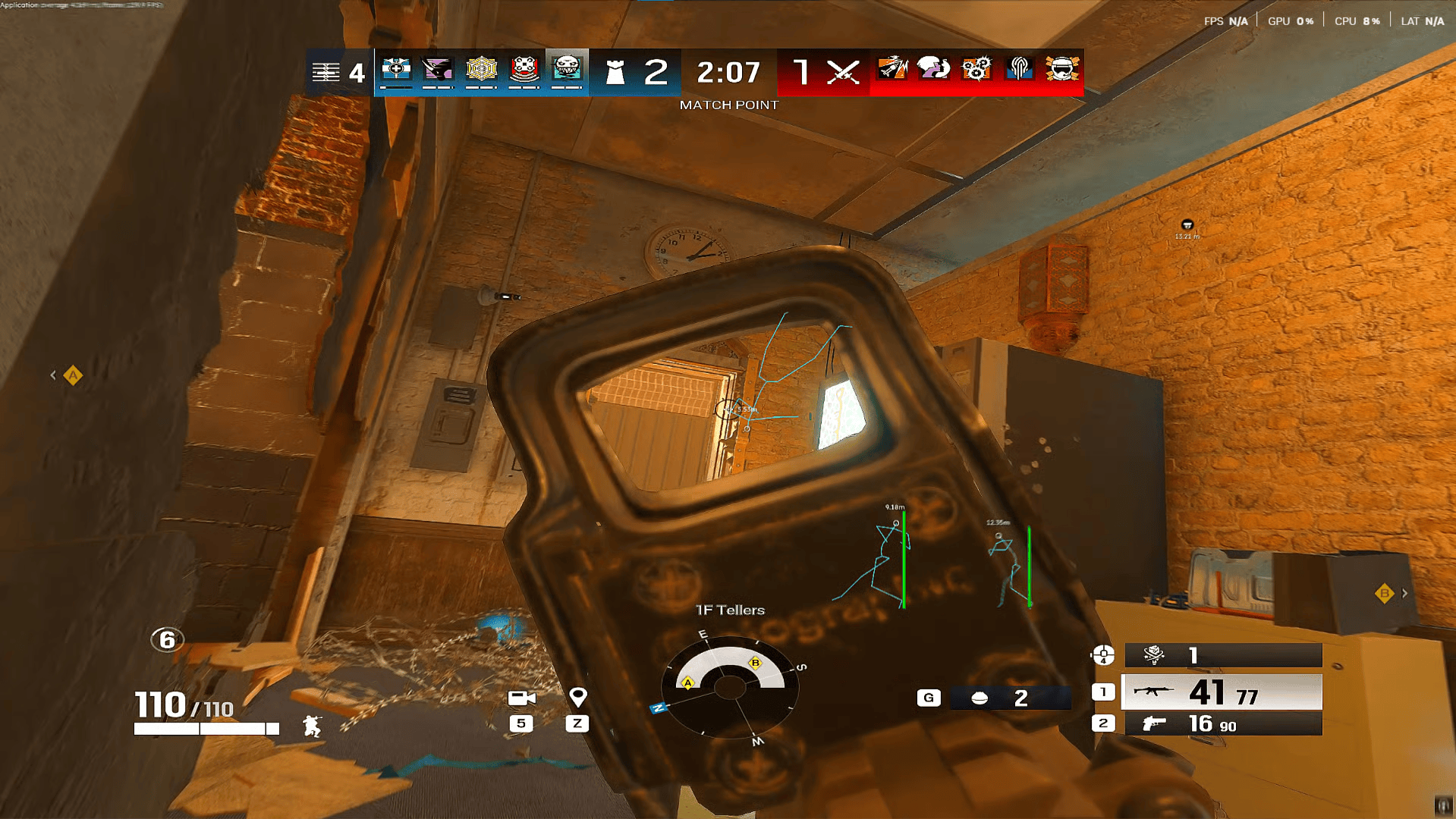Click the drone counter icon
Screen dimensions: 1456x819
point(1153,654)
